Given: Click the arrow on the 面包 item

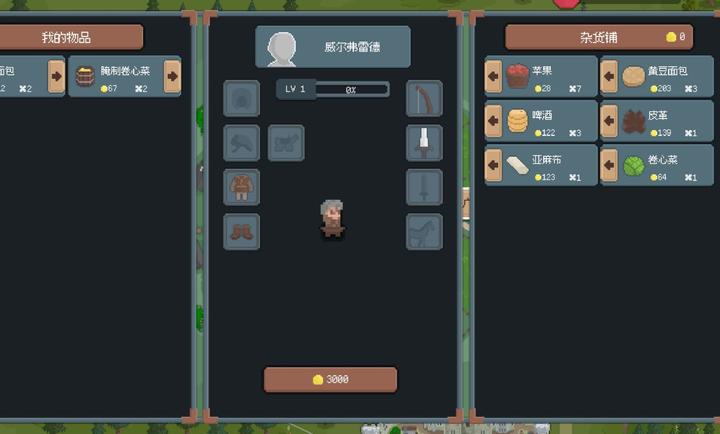Looking at the screenshot, I should click(x=57, y=76).
